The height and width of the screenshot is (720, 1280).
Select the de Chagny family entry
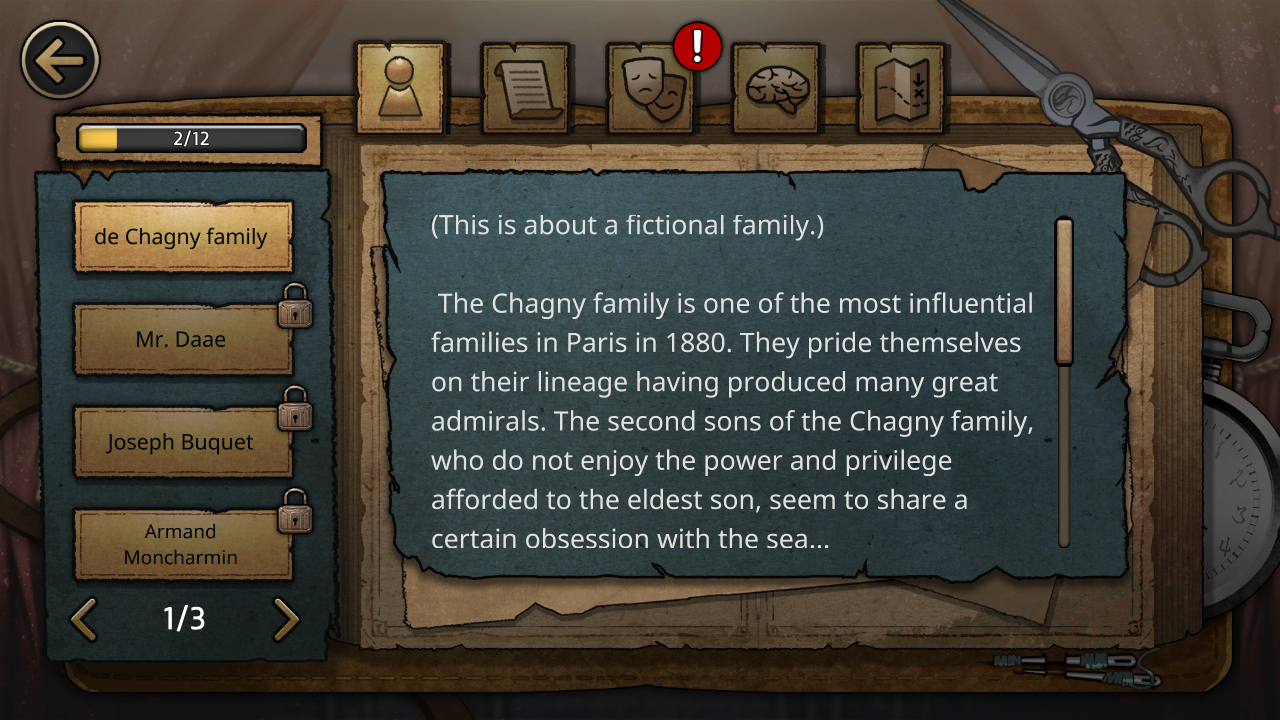click(182, 237)
